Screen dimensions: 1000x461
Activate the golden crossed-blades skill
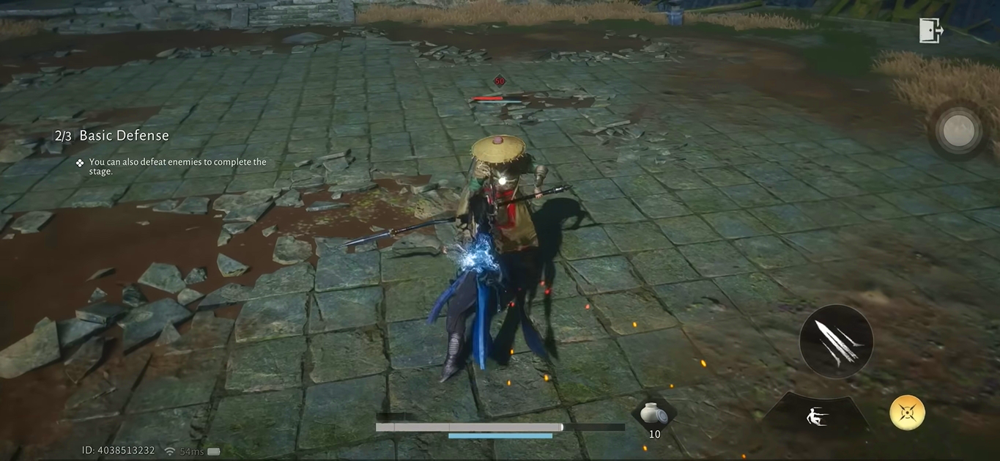click(x=907, y=412)
